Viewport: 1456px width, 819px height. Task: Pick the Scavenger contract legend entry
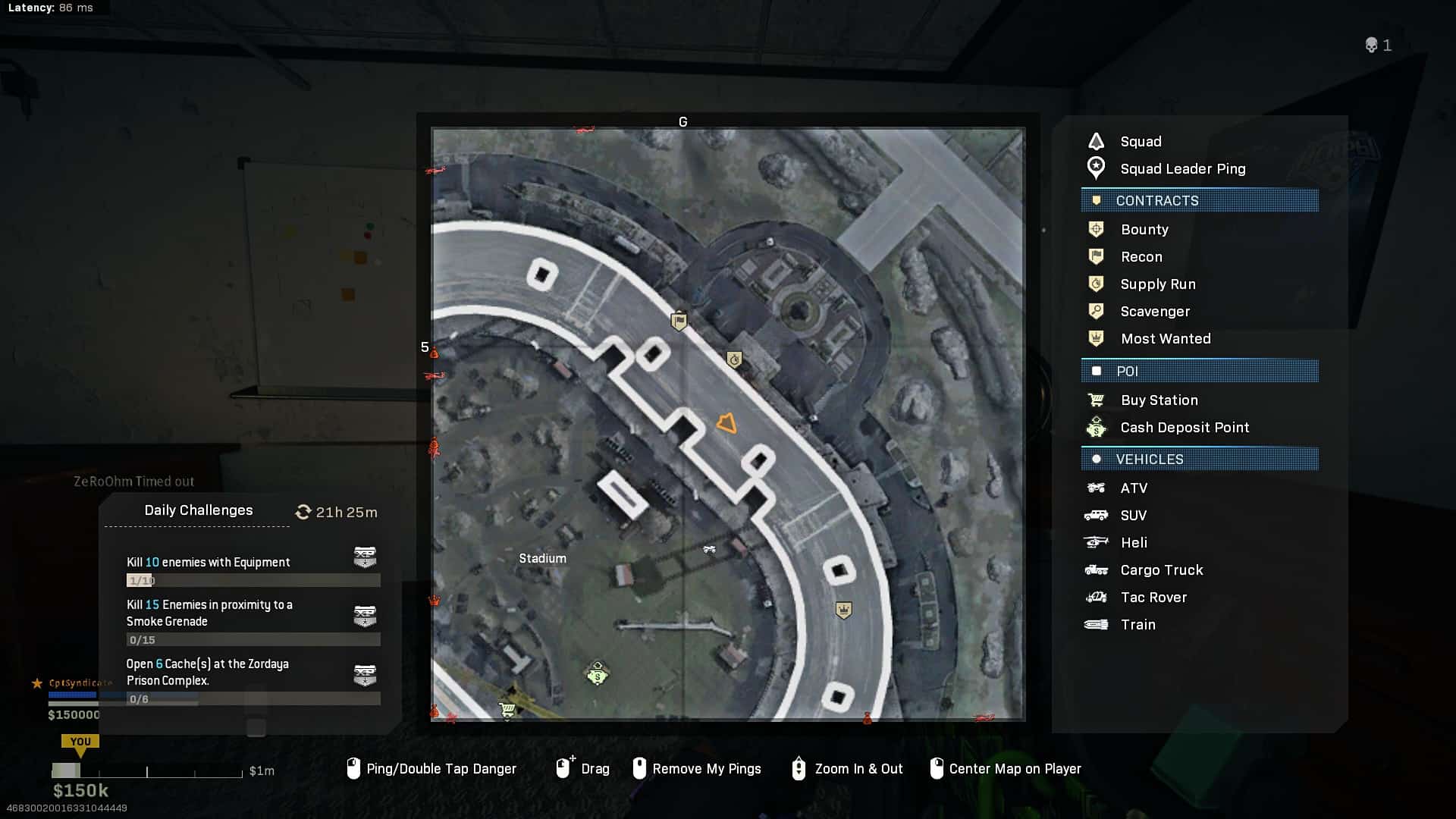(x=1154, y=312)
